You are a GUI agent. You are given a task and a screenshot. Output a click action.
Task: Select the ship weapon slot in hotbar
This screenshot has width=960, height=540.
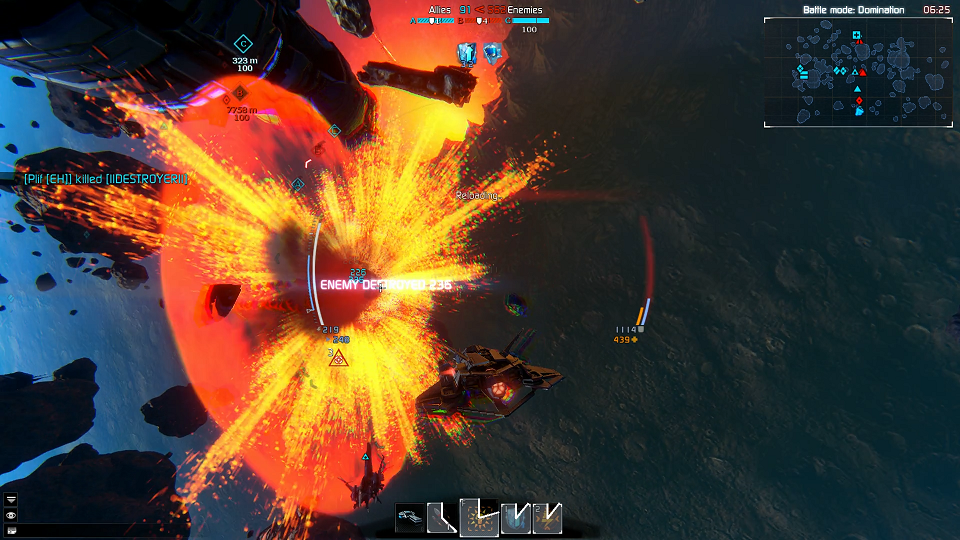point(409,517)
